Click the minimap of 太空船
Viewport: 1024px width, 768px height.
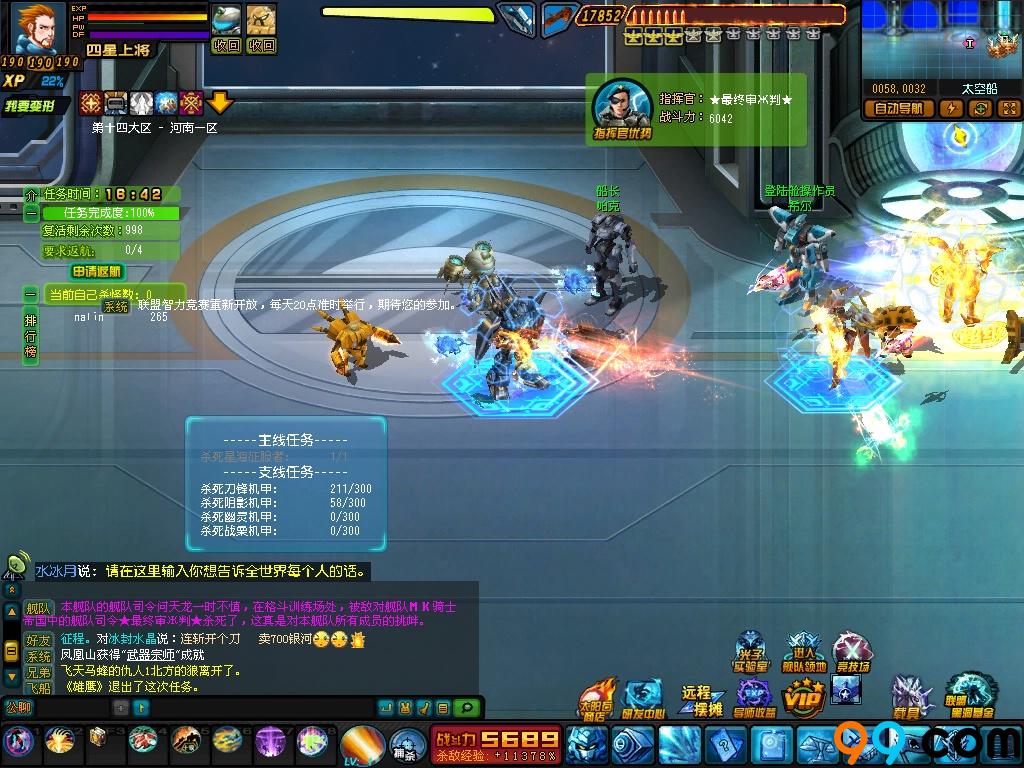pyautogui.click(x=940, y=40)
